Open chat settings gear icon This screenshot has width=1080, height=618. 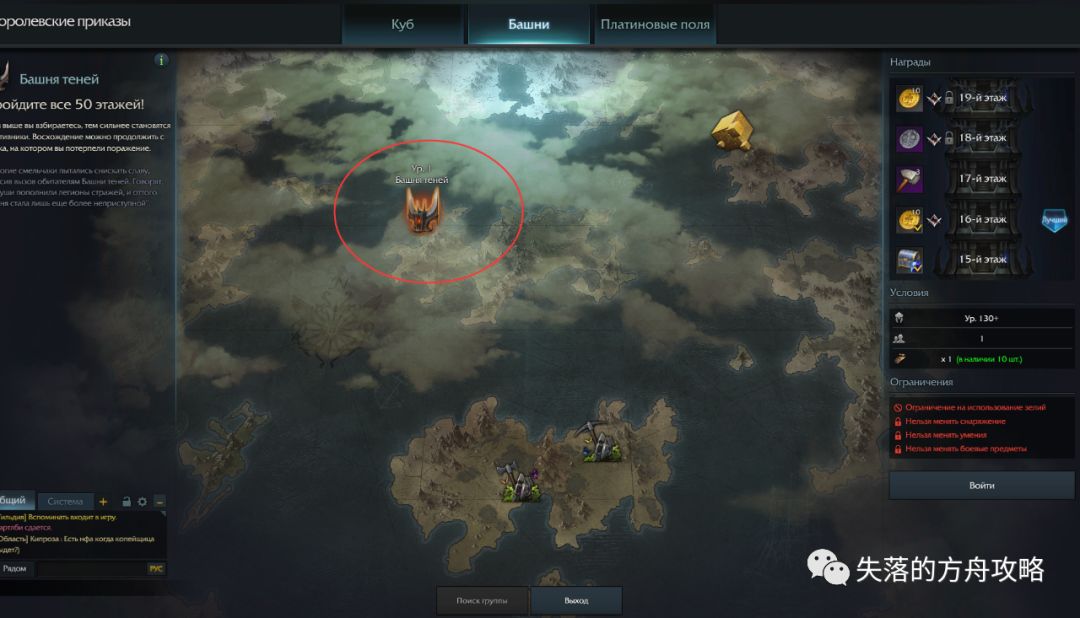(x=142, y=501)
